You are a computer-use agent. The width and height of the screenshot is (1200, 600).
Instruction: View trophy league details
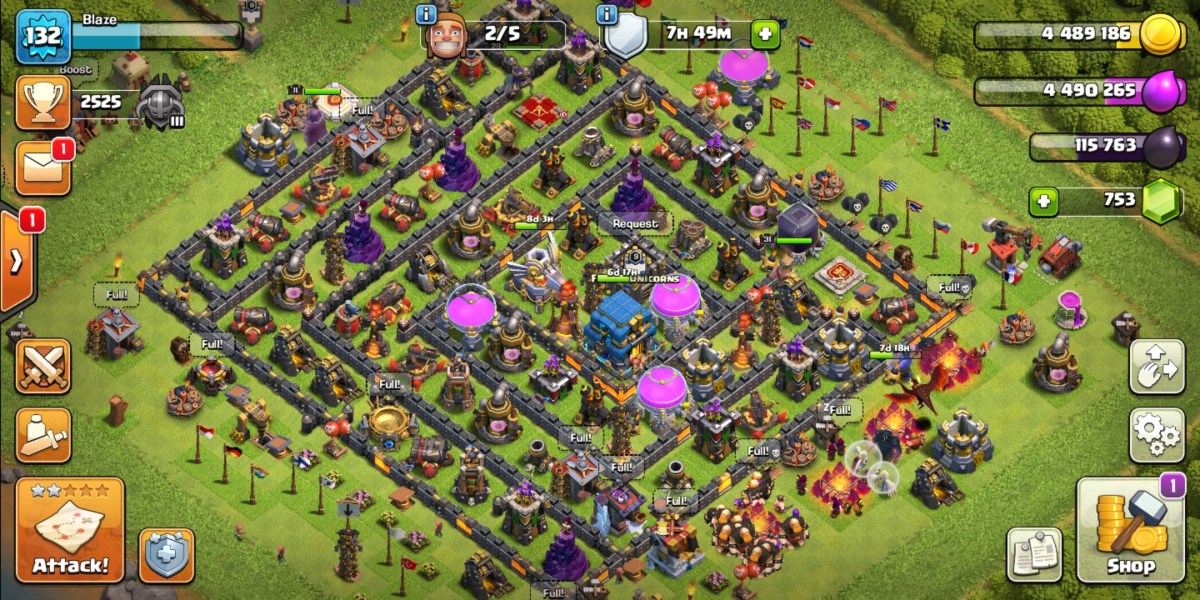pos(43,102)
